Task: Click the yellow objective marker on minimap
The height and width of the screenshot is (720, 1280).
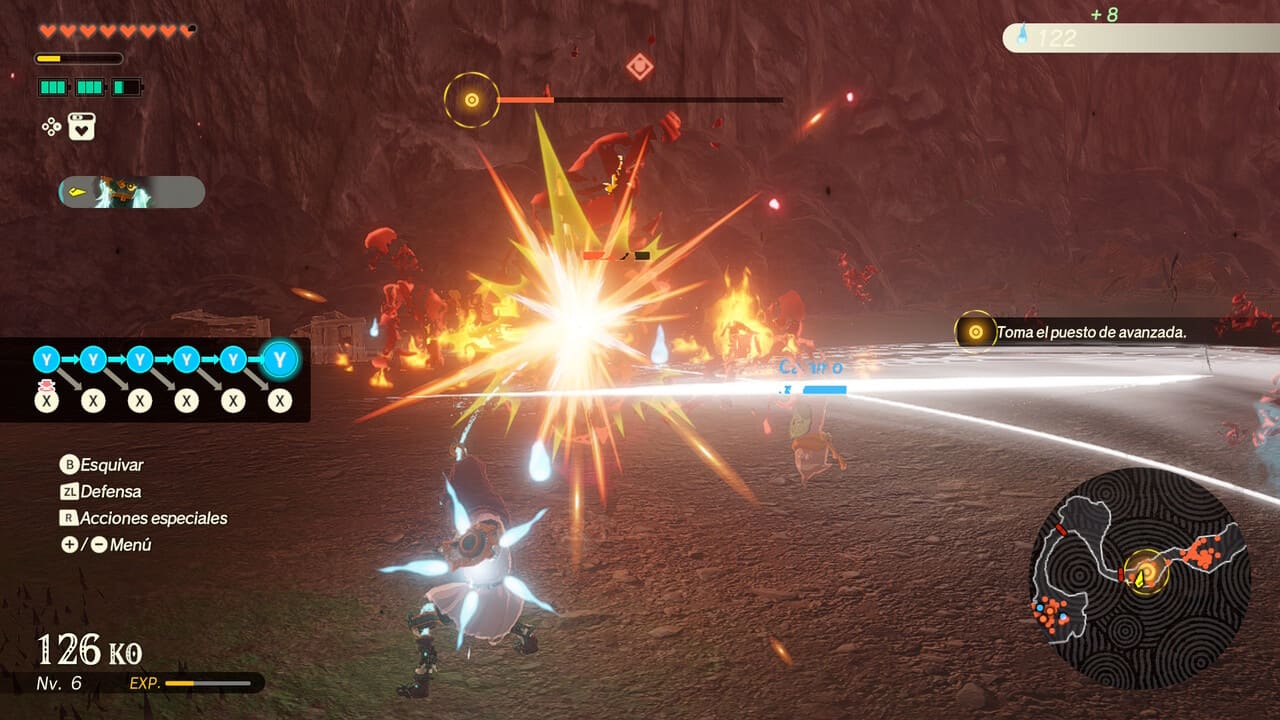Action: [x=1146, y=572]
